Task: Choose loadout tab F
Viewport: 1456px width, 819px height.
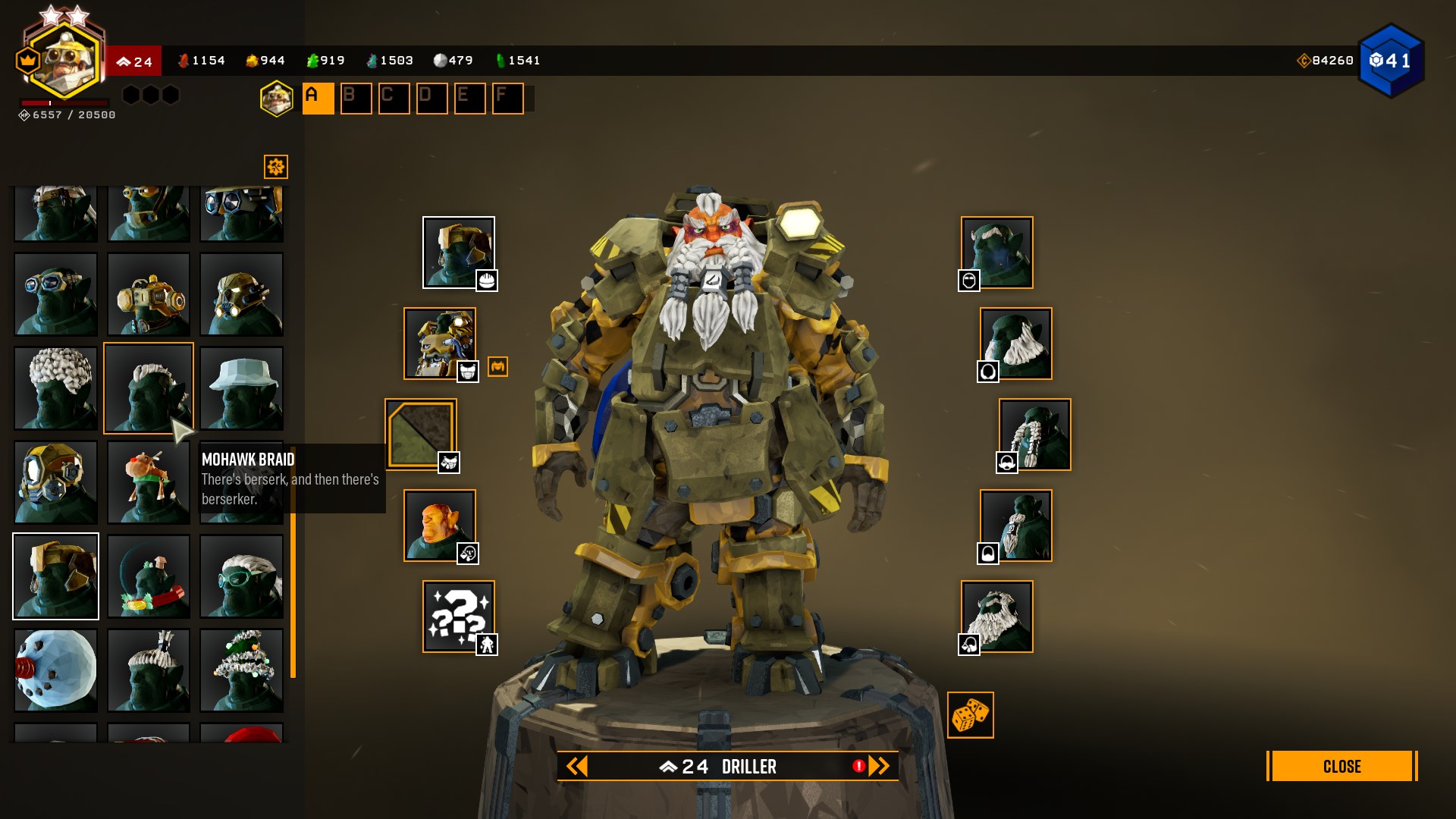Action: (x=507, y=99)
